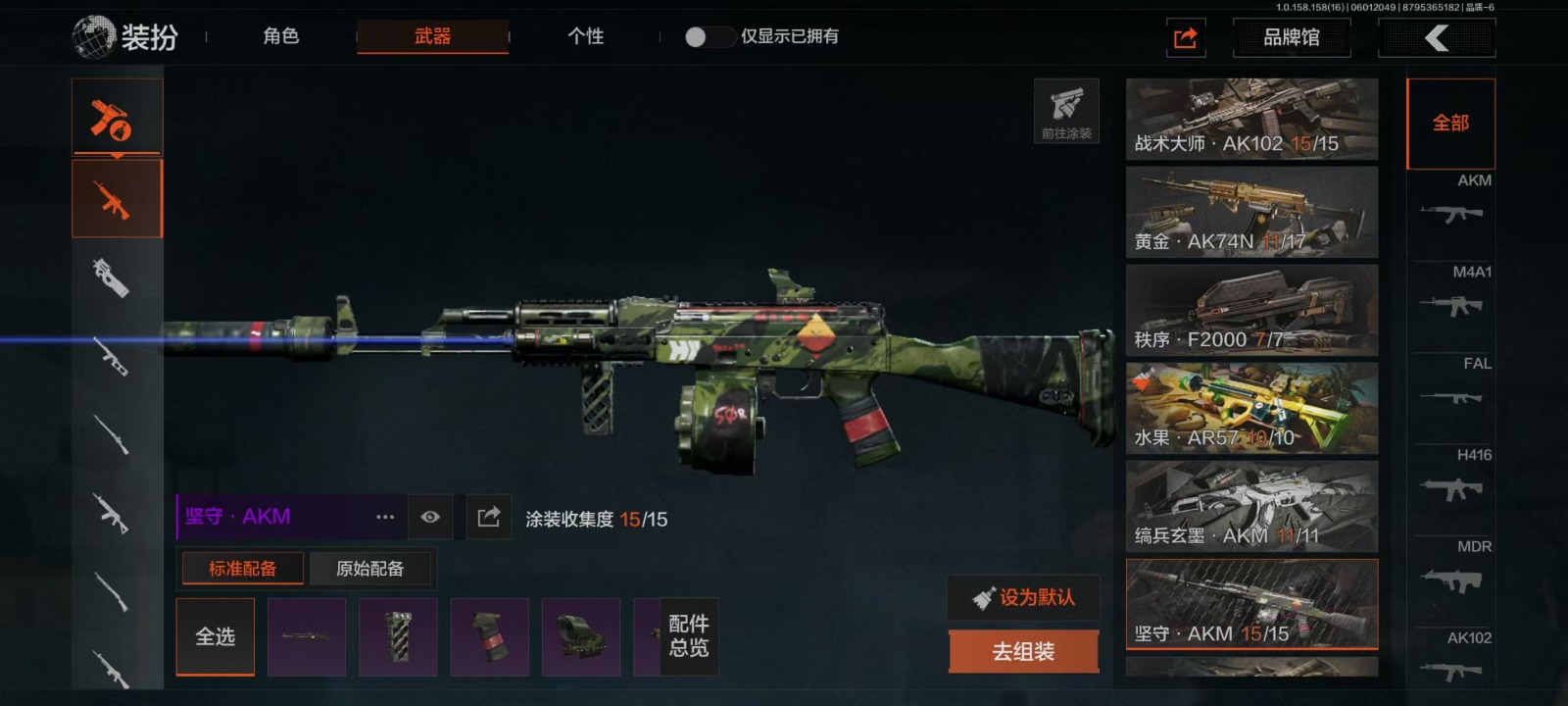Select 缟兵玄墨 · AKM skin
Image resolution: width=1568 pixels, height=706 pixels.
click(1251, 507)
